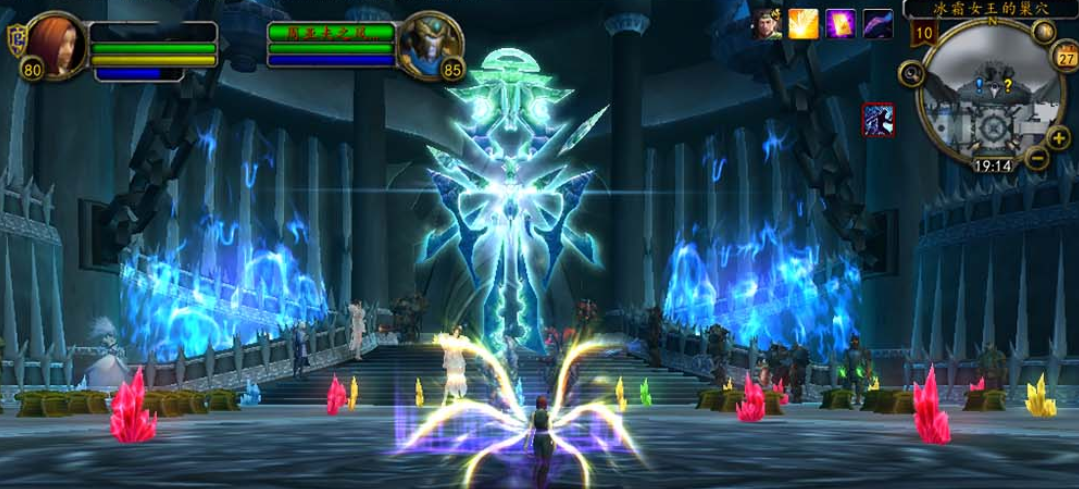Open the calendar button showing 27
Screen dimensions: 1079x489
[1064, 58]
